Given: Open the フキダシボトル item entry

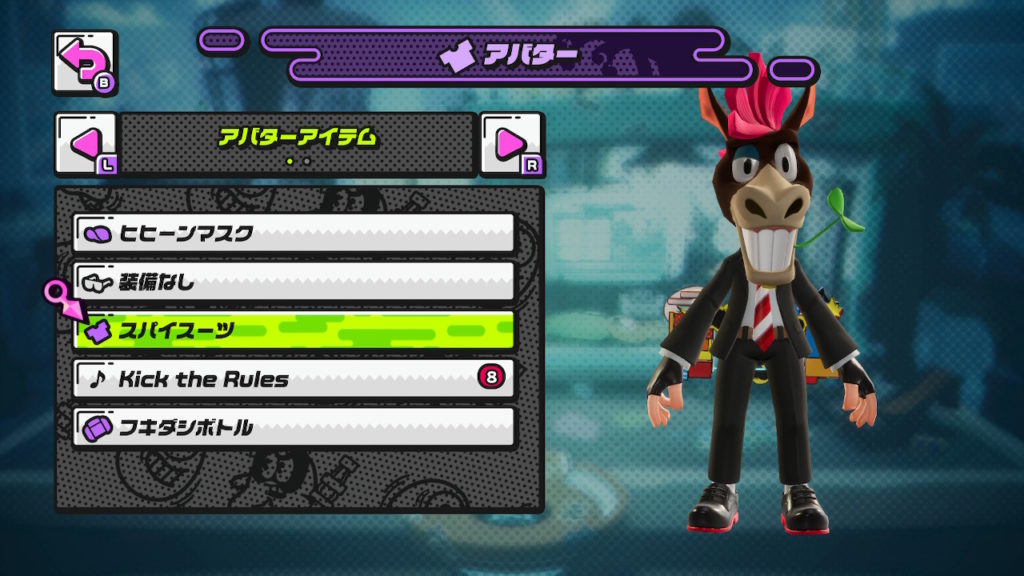Looking at the screenshot, I should click(x=294, y=427).
